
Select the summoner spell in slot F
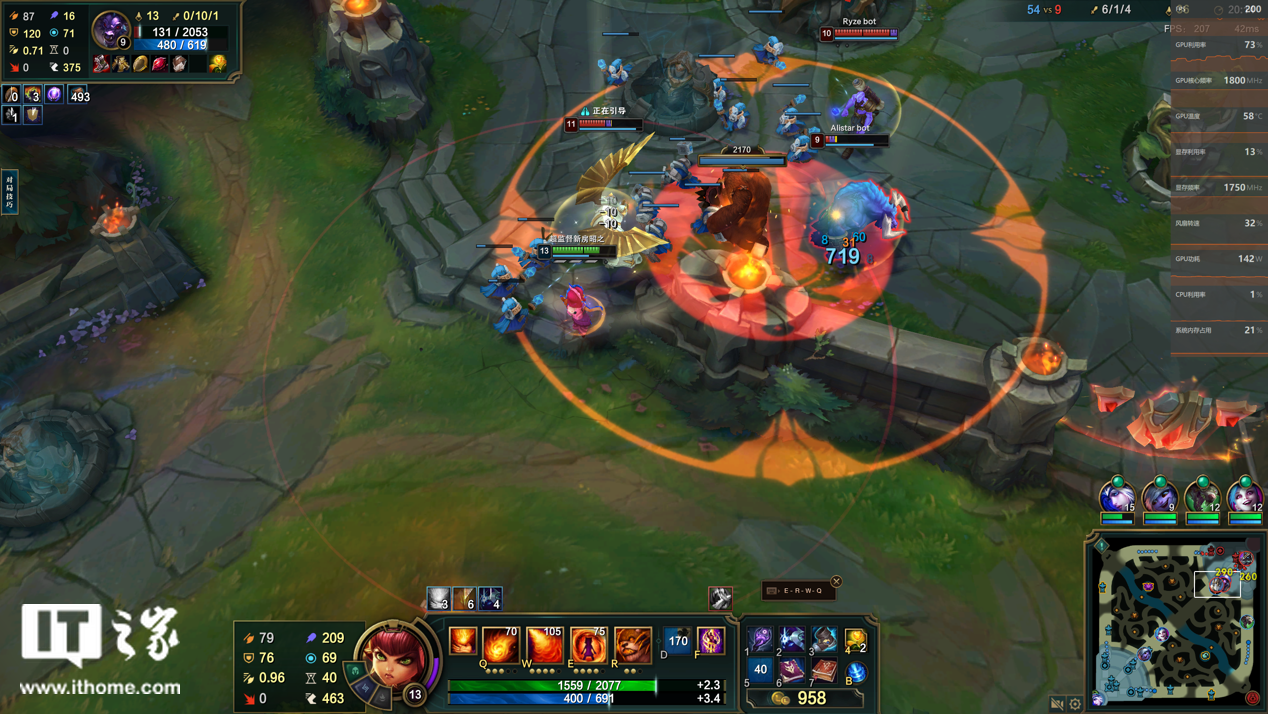[x=711, y=641]
